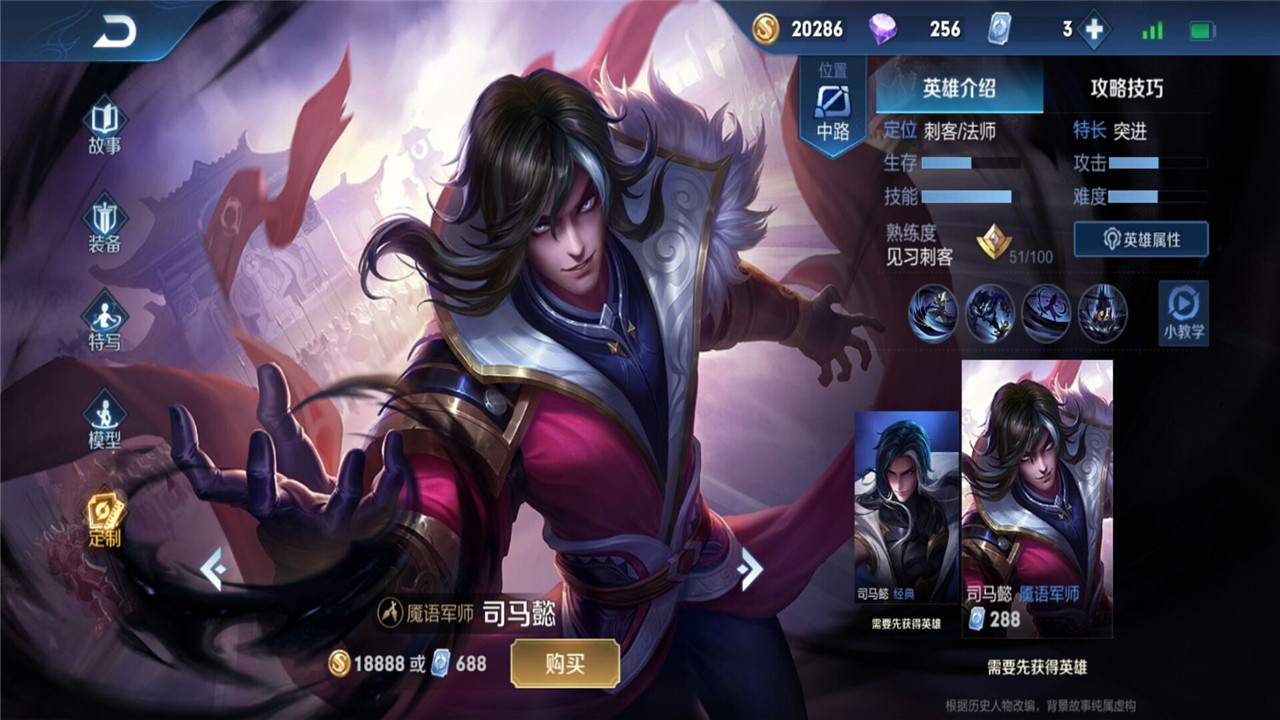View the first skill icon
The width and height of the screenshot is (1280, 720).
(x=932, y=313)
